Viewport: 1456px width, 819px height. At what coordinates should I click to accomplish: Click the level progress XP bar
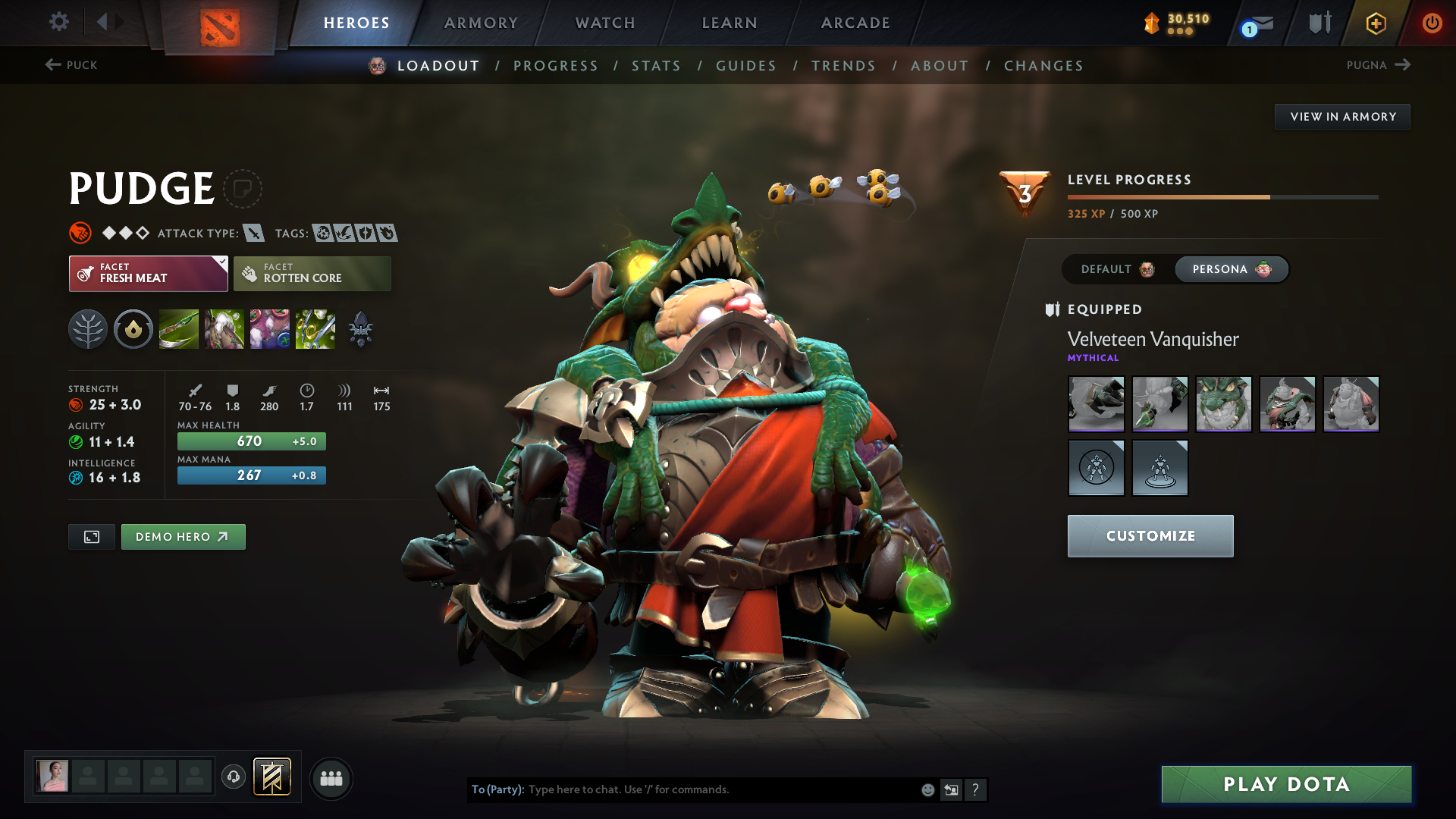point(1222,196)
